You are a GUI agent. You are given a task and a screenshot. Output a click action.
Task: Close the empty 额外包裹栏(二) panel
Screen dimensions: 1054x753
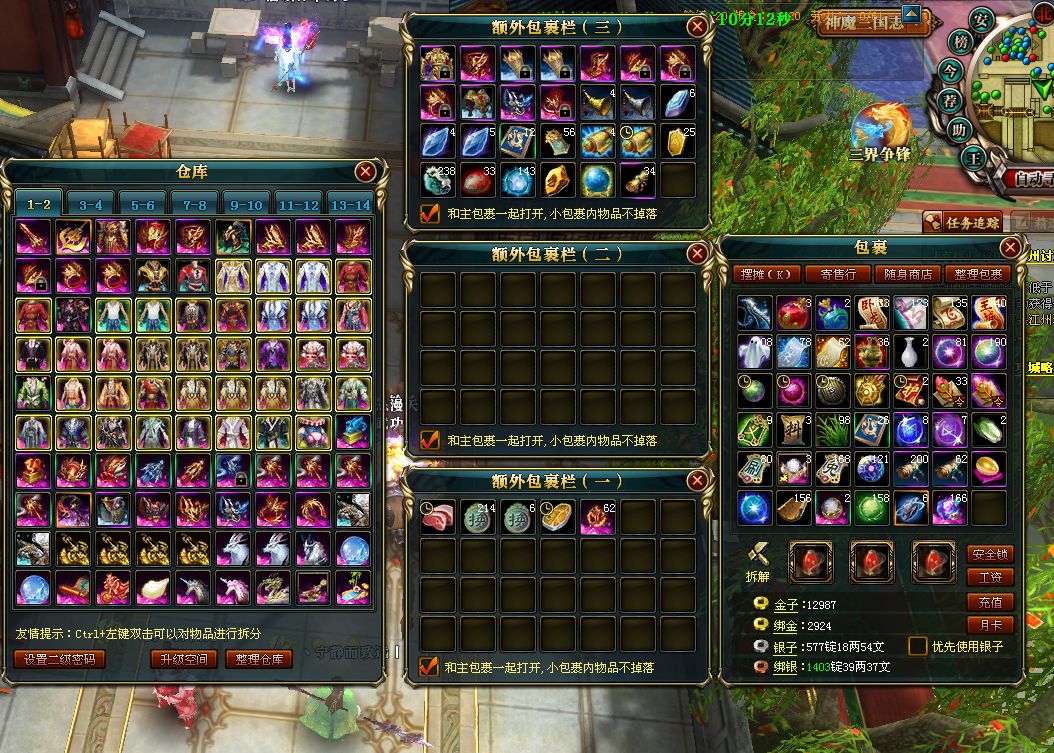tap(697, 254)
